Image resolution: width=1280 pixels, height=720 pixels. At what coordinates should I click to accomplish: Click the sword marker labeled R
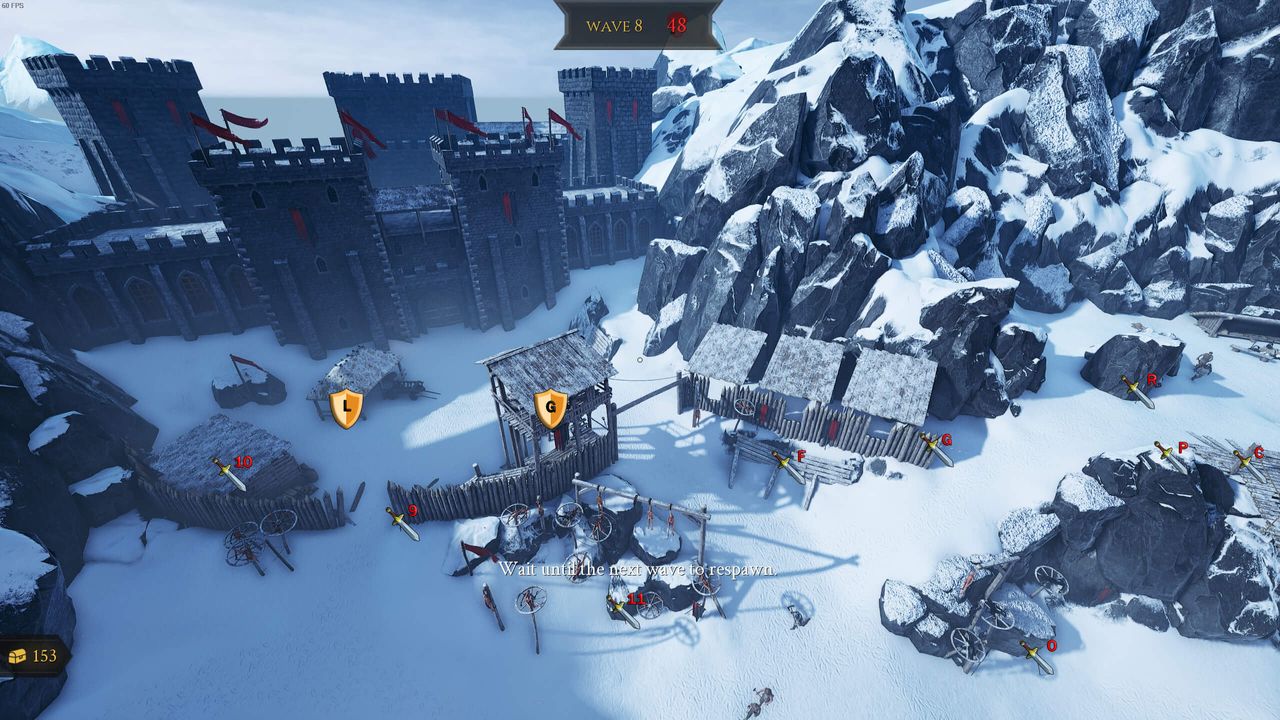point(1138,391)
